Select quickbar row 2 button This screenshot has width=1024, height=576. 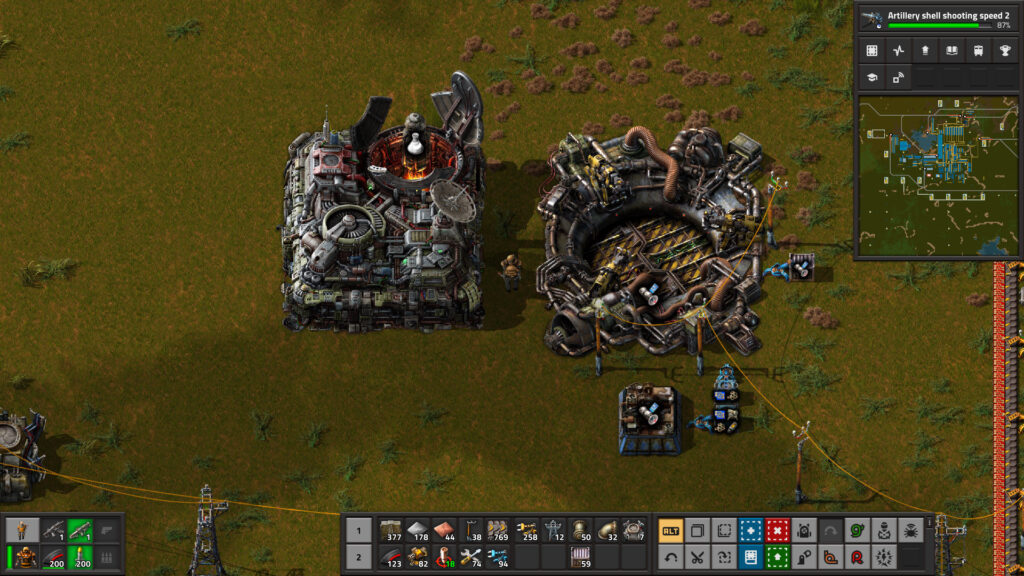(x=358, y=557)
